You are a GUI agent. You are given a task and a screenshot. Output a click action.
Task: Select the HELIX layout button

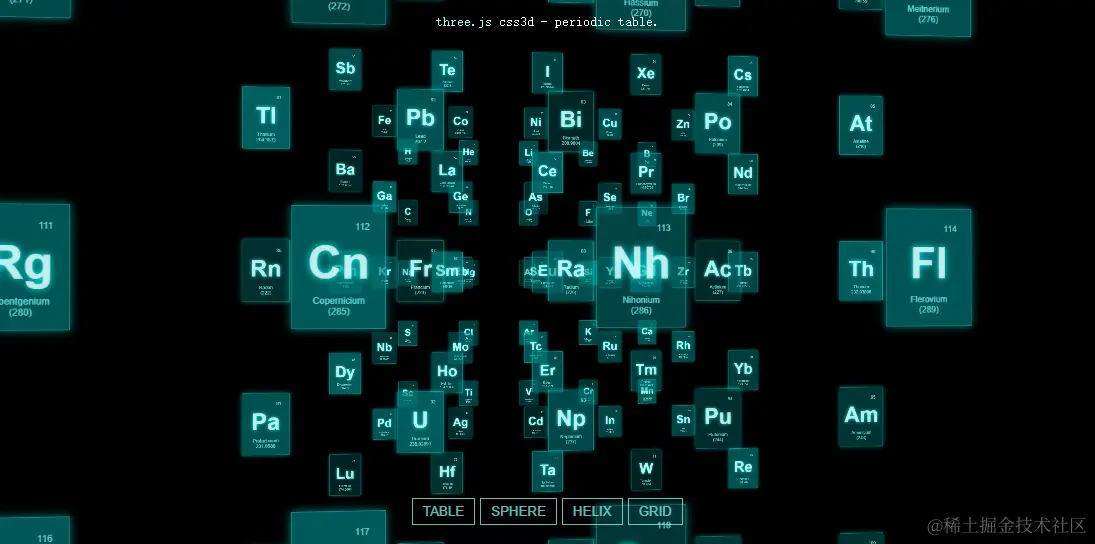click(x=592, y=511)
